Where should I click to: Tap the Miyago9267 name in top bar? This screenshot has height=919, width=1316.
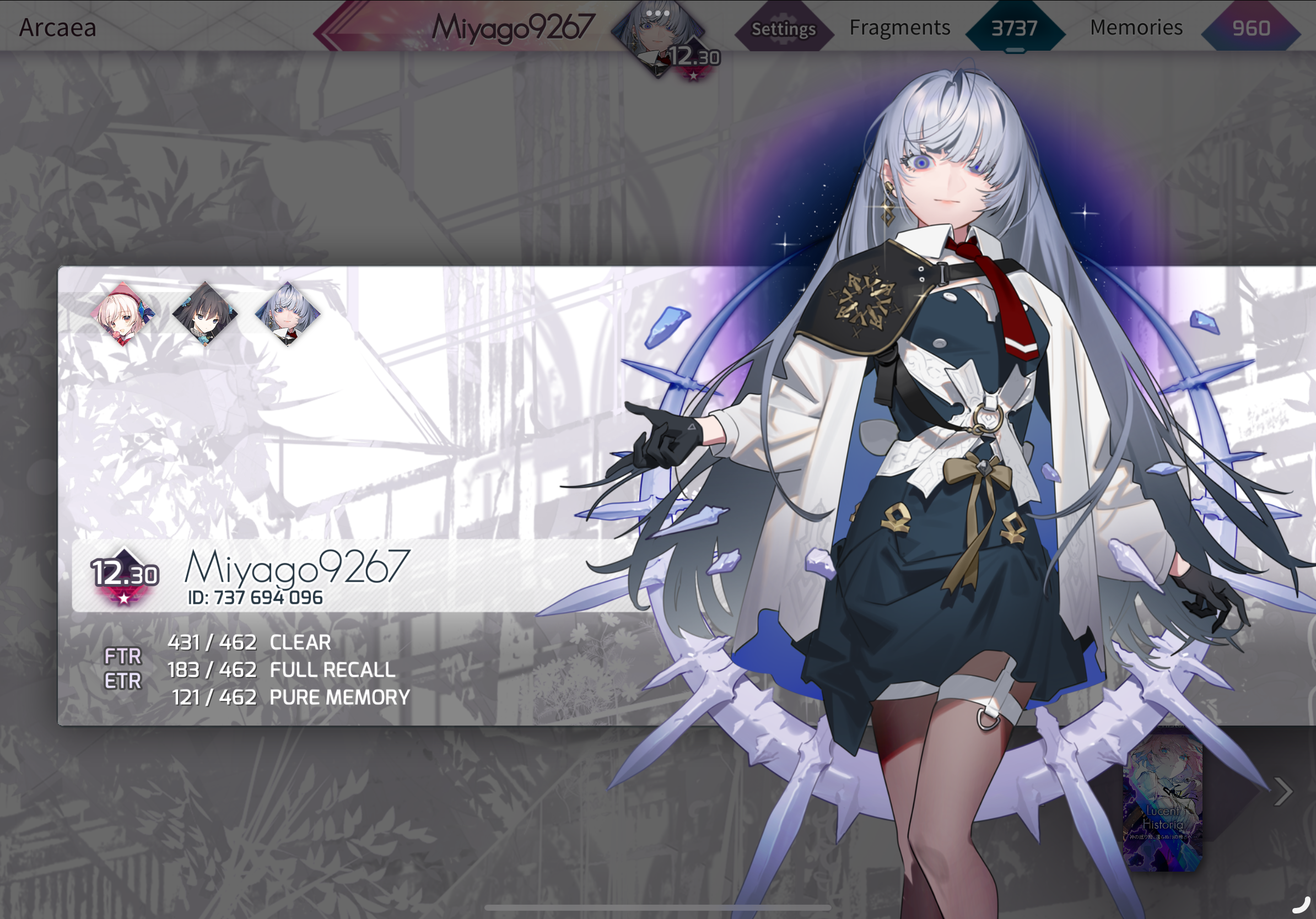tap(513, 28)
